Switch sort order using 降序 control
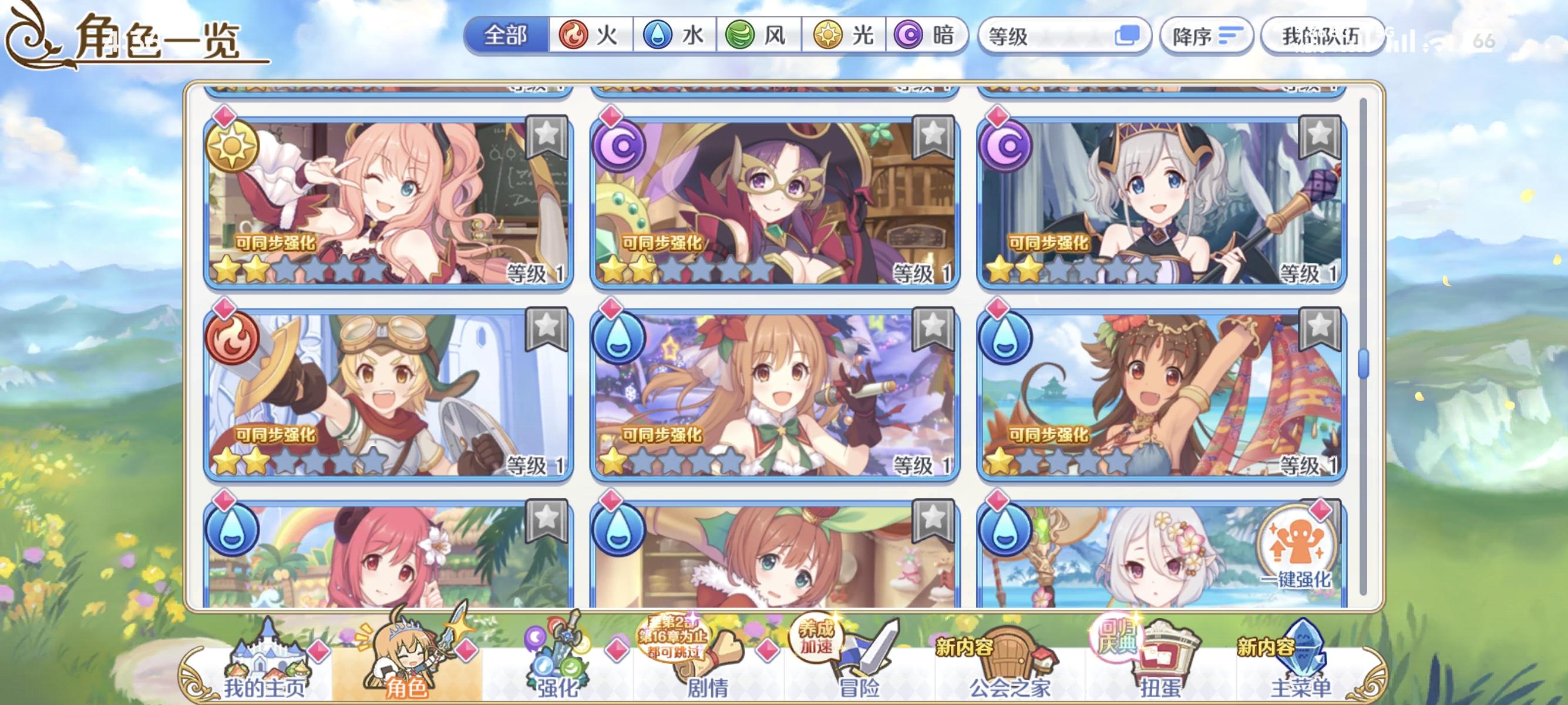 tap(1206, 36)
